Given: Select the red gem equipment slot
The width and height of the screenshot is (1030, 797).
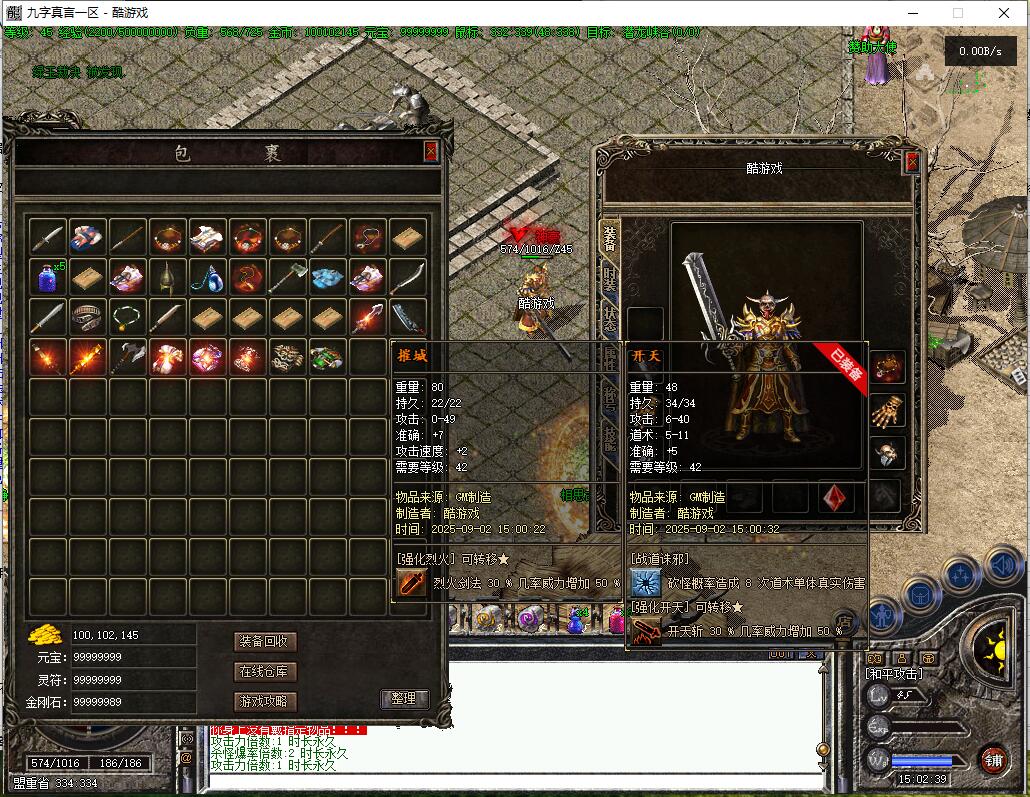Looking at the screenshot, I should click(836, 497).
